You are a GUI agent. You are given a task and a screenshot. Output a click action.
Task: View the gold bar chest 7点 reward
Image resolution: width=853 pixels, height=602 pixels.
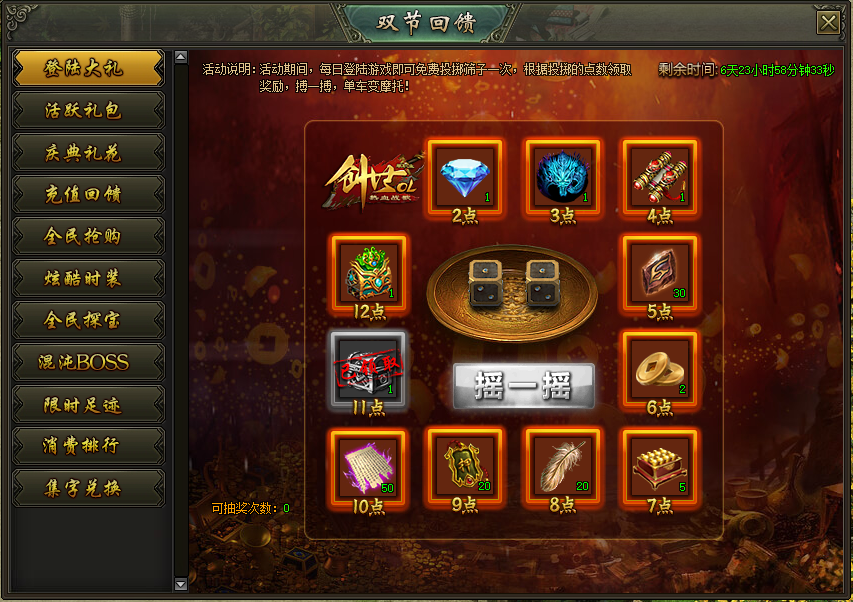659,465
